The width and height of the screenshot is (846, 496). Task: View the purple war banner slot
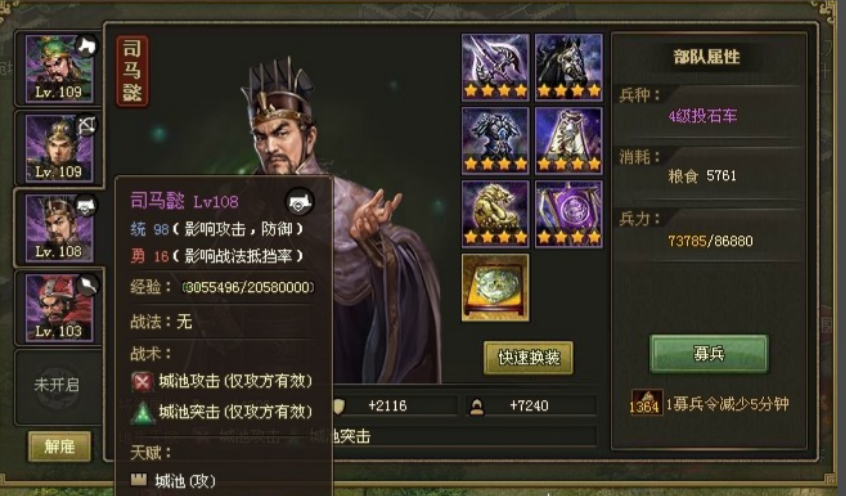[569, 213]
